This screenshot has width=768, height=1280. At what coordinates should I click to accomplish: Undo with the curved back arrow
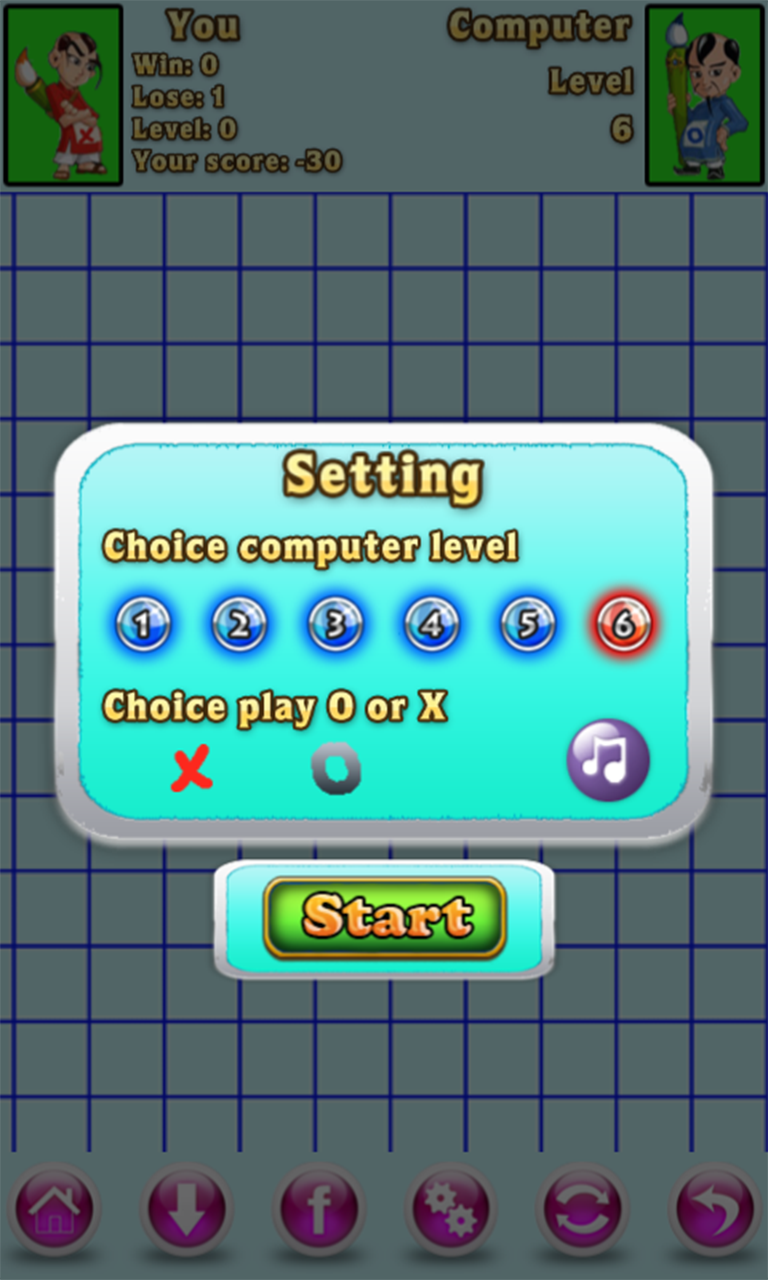pyautogui.click(x=714, y=1210)
